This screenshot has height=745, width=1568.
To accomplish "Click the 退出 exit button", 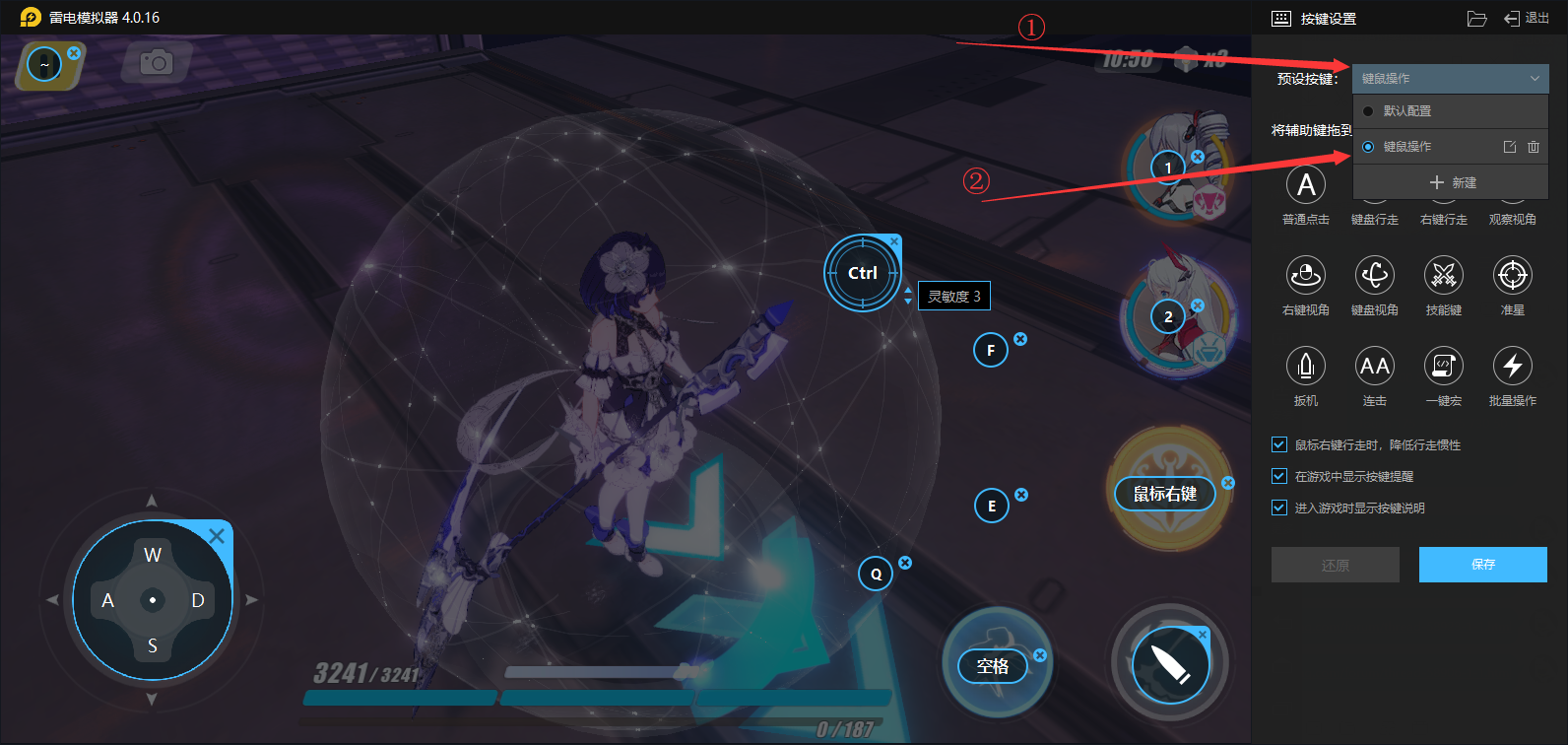I will [x=1526, y=19].
